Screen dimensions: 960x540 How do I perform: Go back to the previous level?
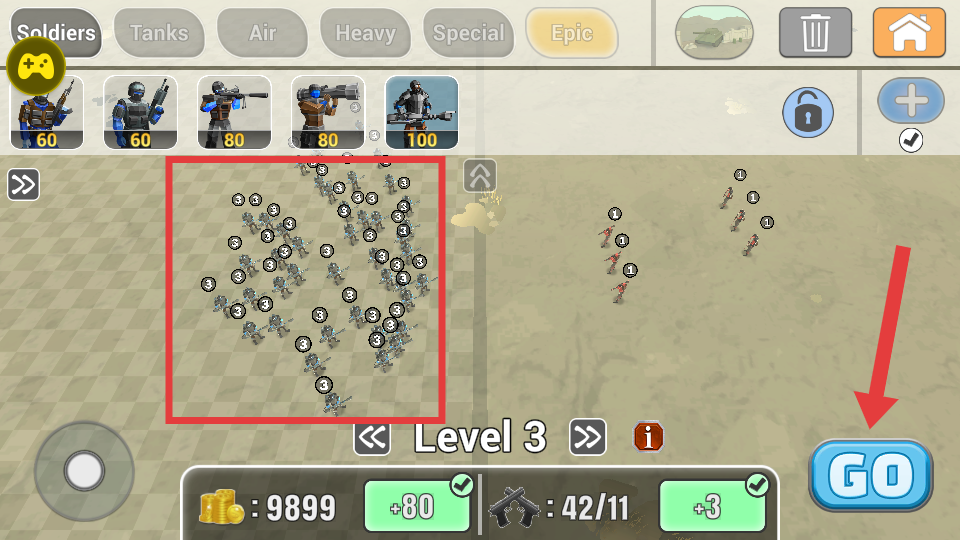[372, 437]
